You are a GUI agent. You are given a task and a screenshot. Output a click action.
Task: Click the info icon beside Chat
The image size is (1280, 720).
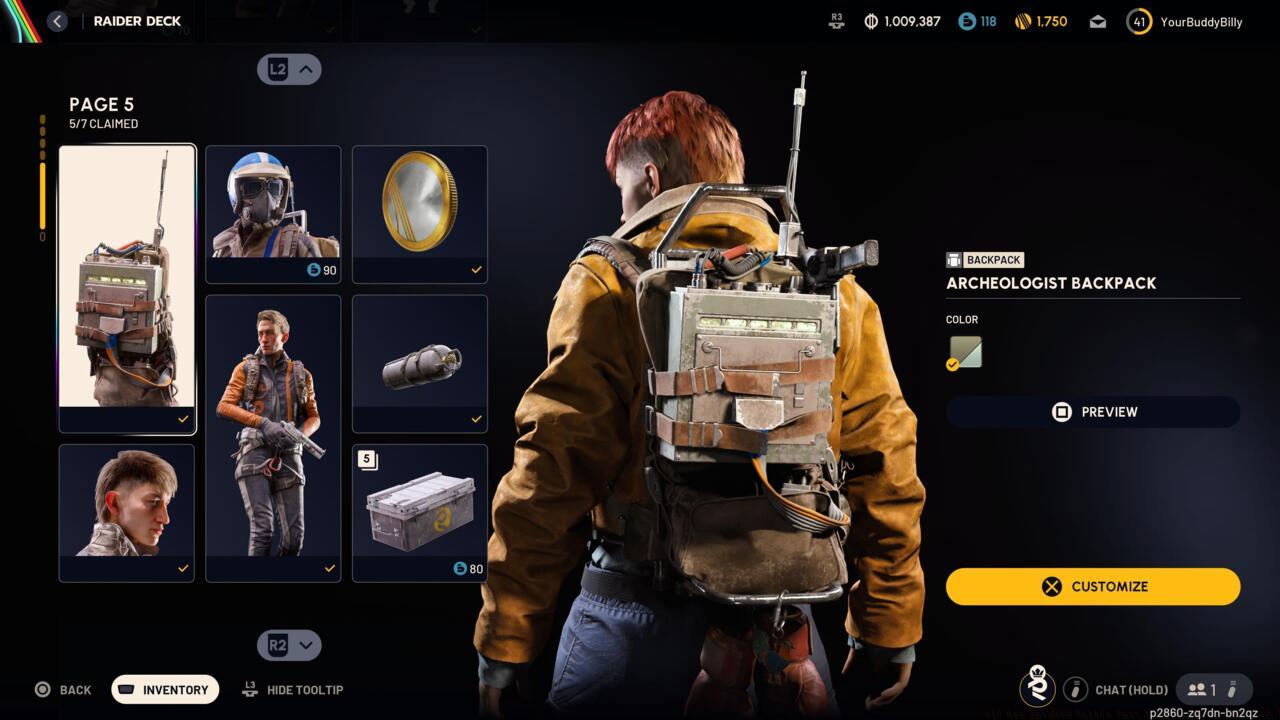pos(1076,689)
